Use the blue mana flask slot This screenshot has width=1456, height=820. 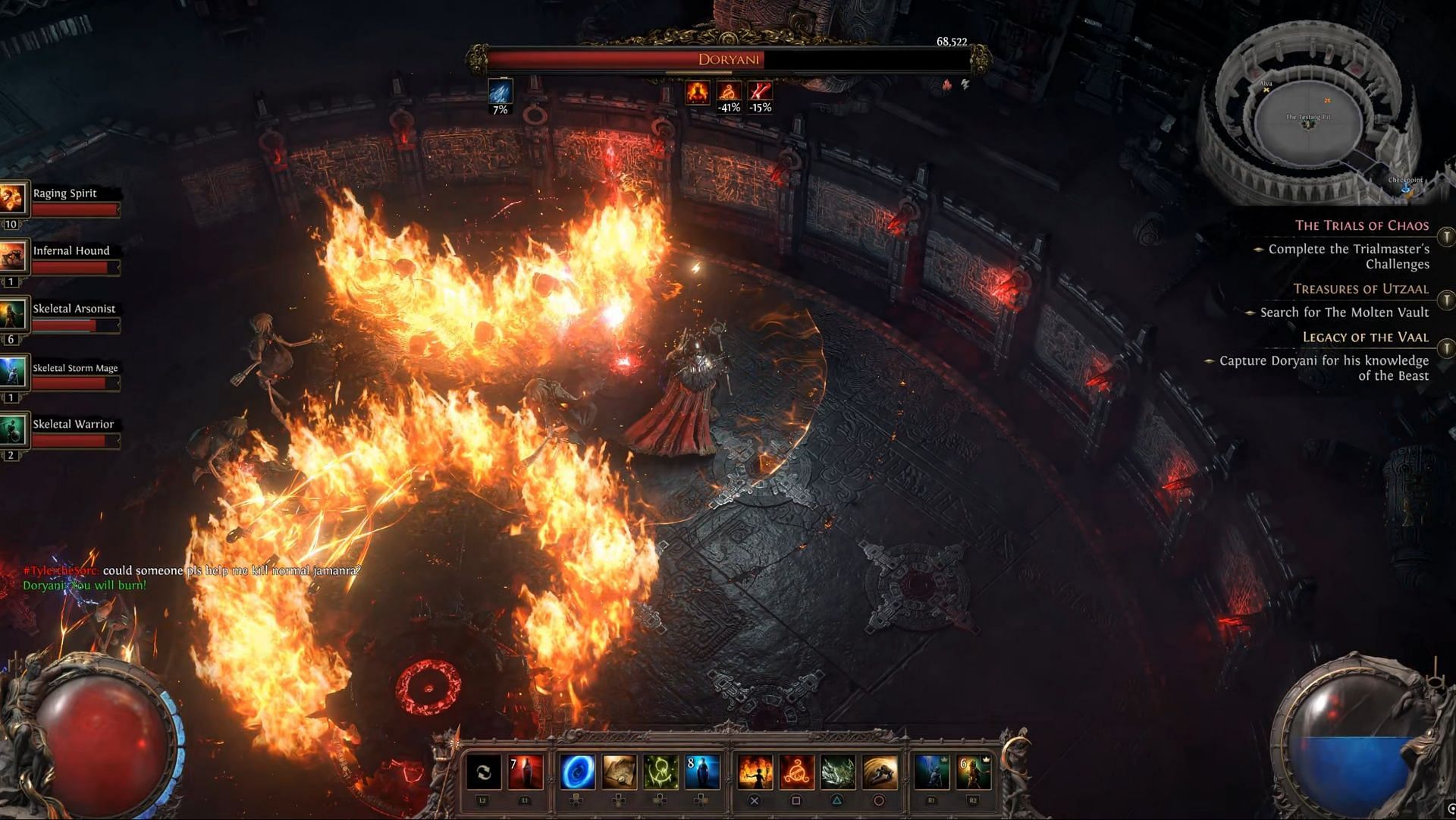pyautogui.click(x=702, y=773)
